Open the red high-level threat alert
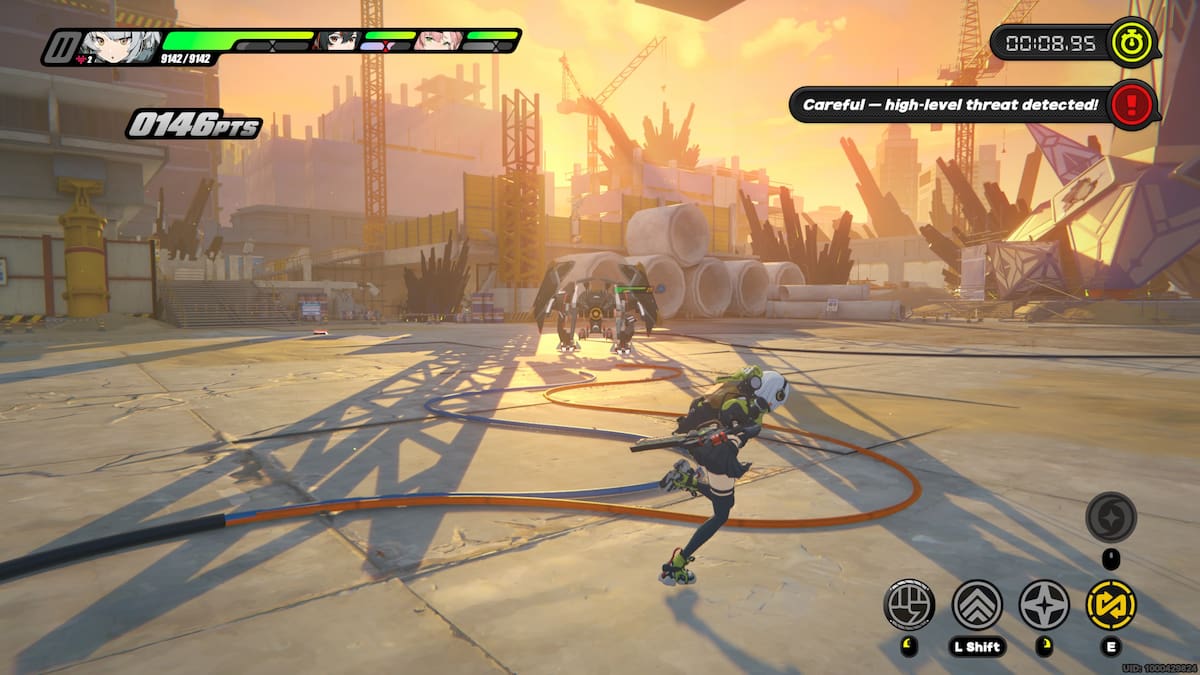1200x675 pixels. (1133, 104)
